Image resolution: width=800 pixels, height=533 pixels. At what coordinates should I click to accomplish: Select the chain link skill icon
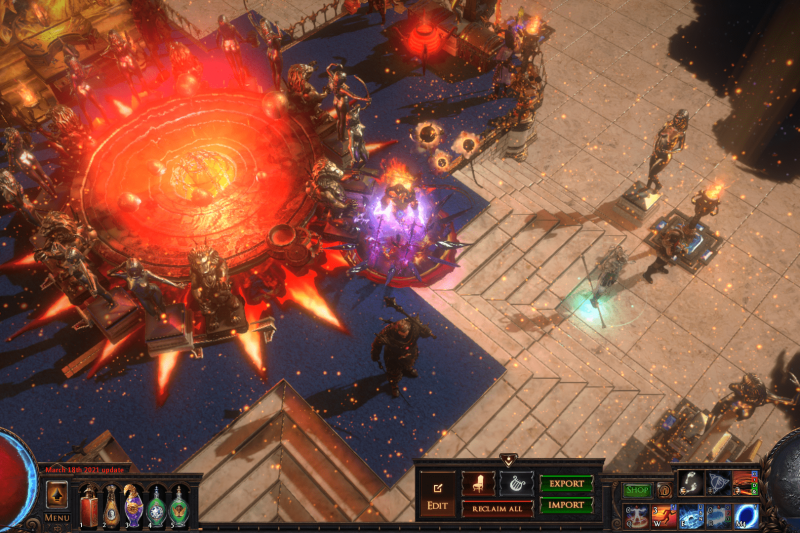(690, 483)
